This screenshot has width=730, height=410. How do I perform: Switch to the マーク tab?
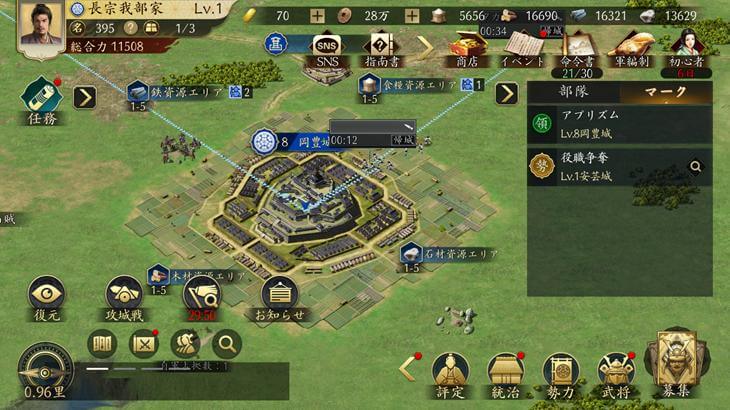click(x=666, y=92)
